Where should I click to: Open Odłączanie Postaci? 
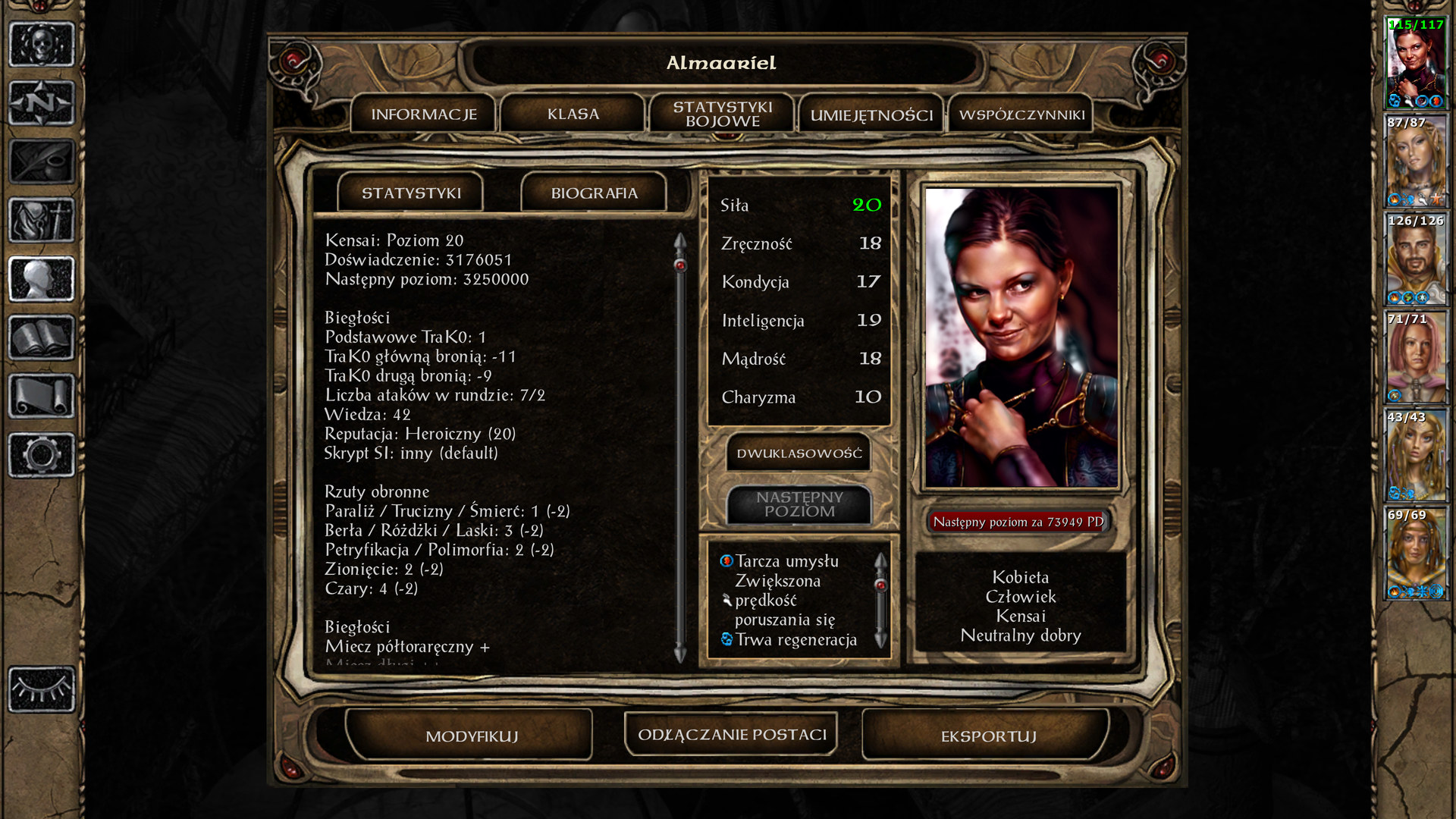tap(732, 735)
